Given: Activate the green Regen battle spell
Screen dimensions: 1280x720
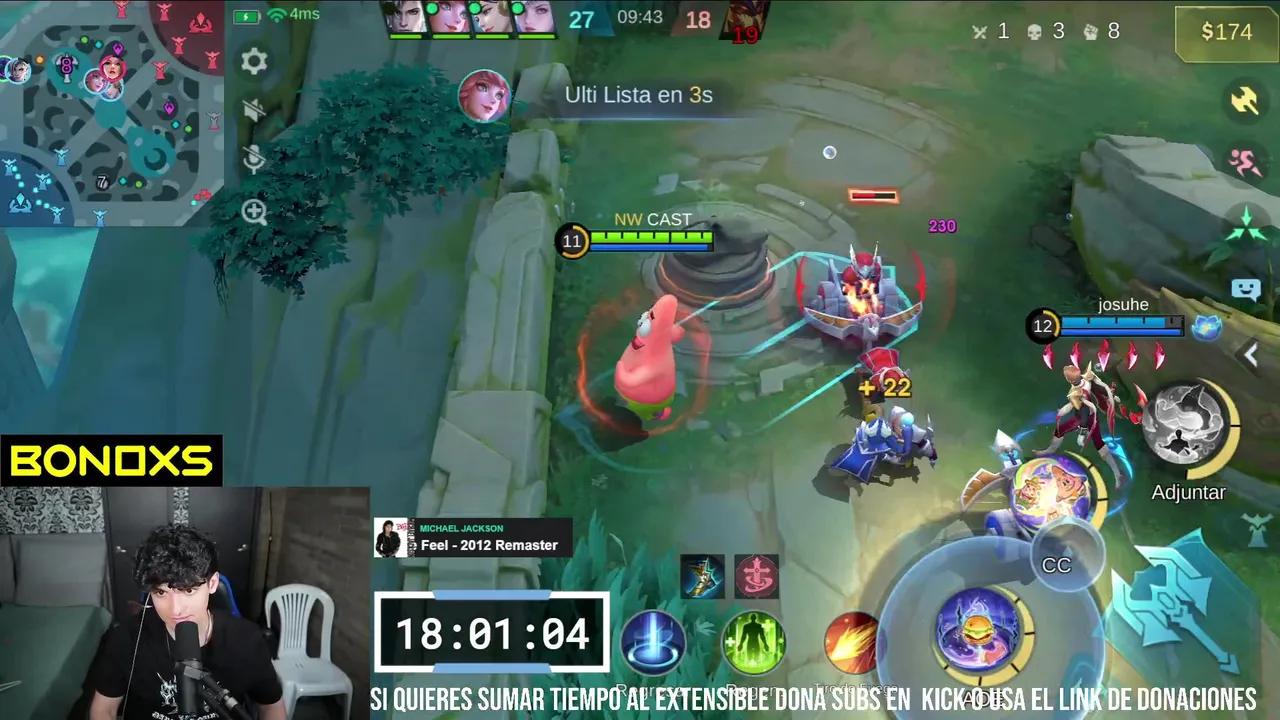Looking at the screenshot, I should click(x=754, y=643).
